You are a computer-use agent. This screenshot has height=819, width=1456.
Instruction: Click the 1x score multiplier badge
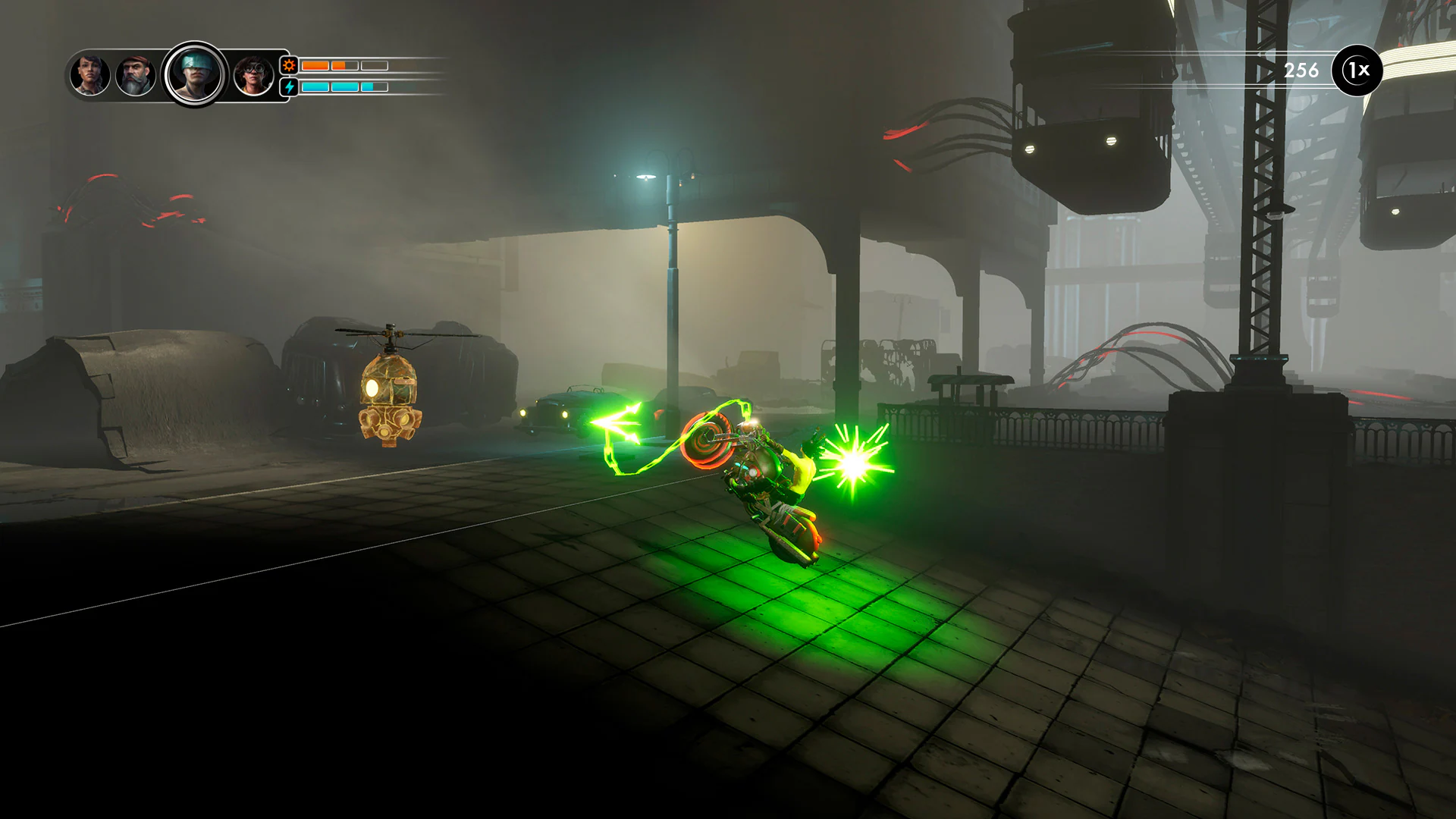coord(1358,70)
